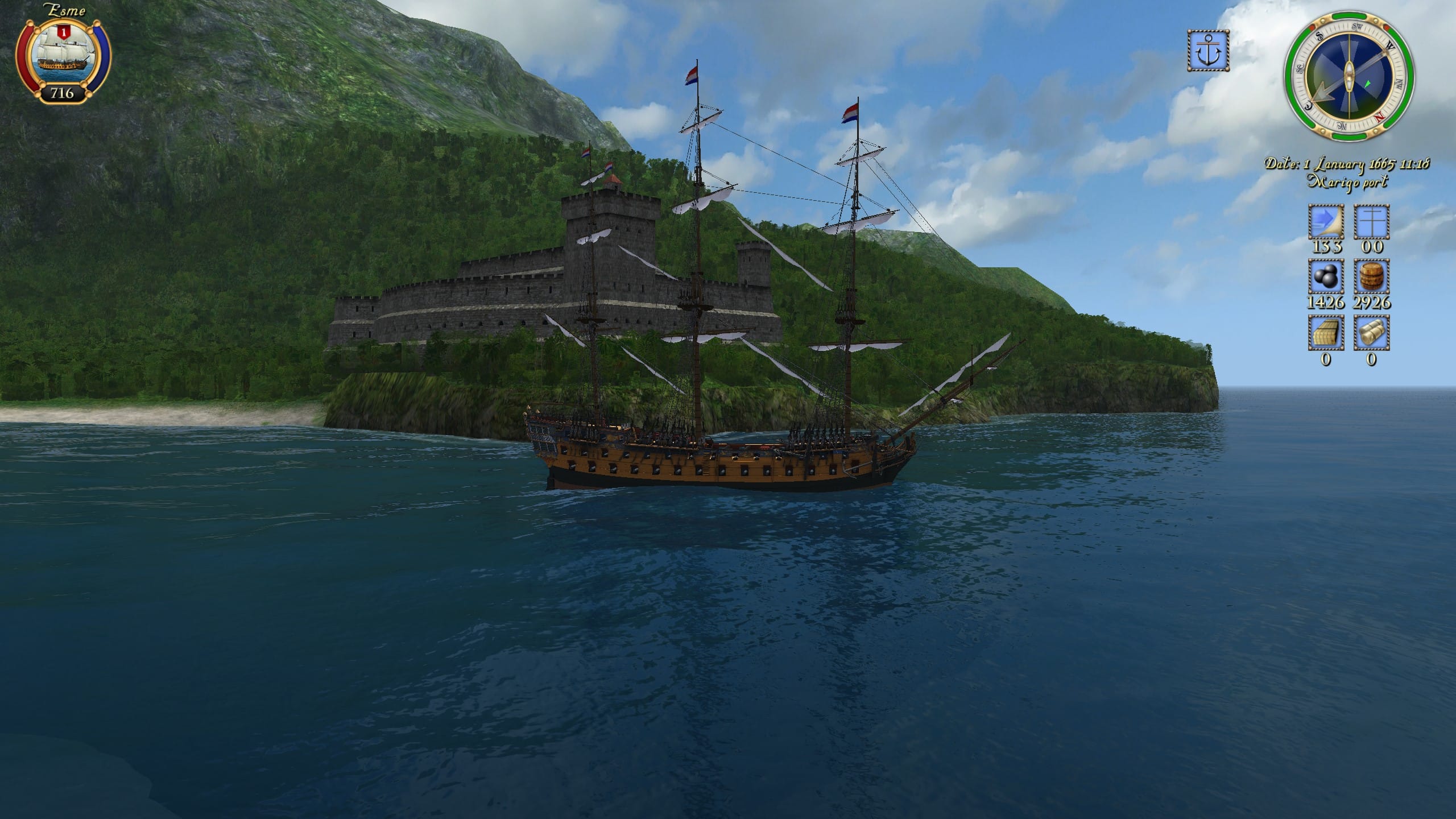Viewport: 1456px width, 819px height.
Task: Select the cannonballs ammunition icon
Action: (1326, 277)
